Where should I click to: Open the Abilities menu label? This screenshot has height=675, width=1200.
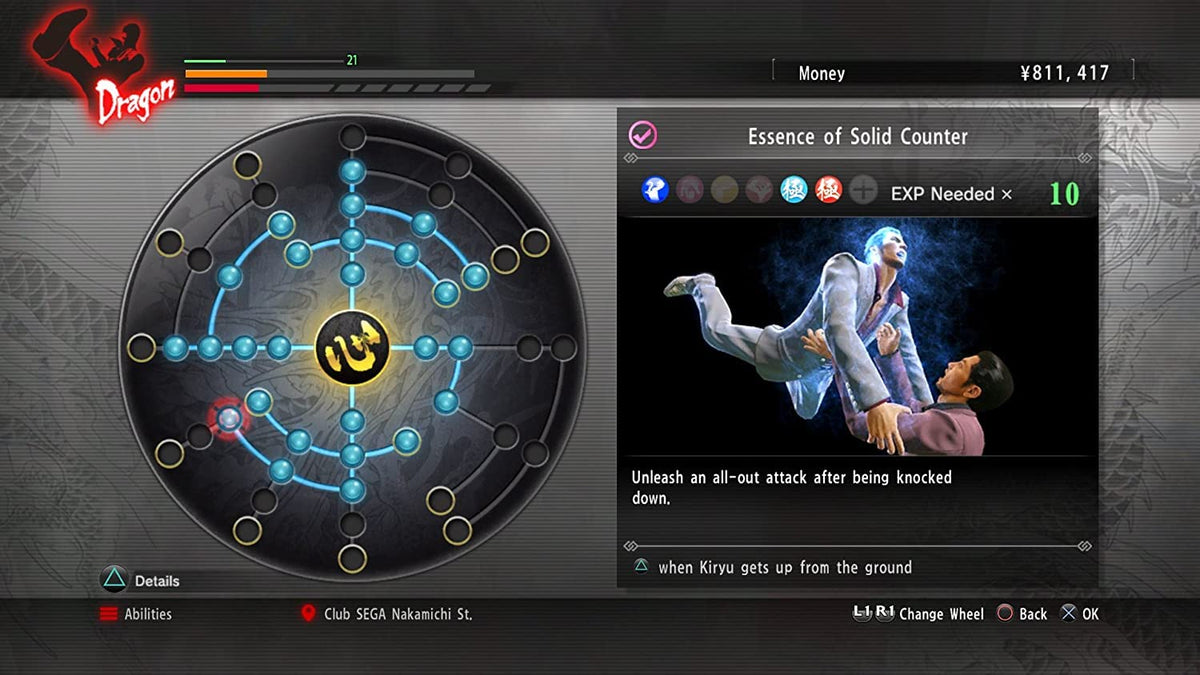pos(147,614)
